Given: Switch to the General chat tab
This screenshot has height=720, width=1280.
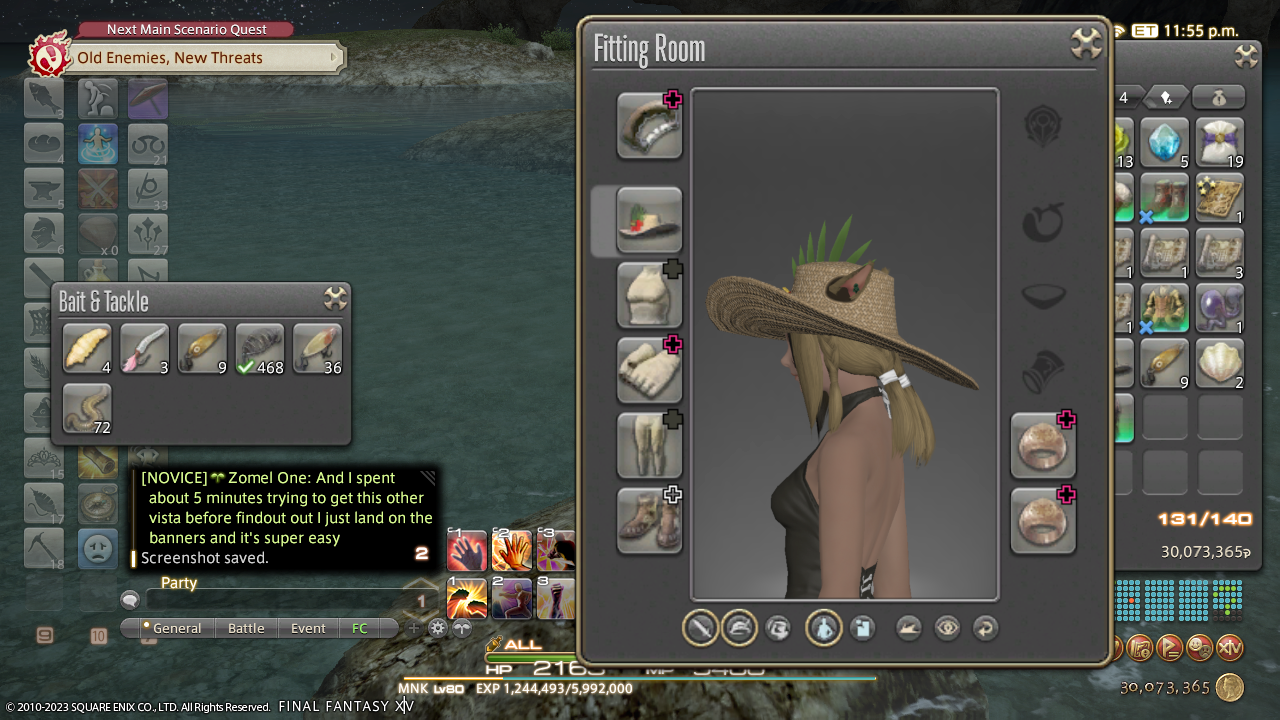Looking at the screenshot, I should (x=176, y=628).
